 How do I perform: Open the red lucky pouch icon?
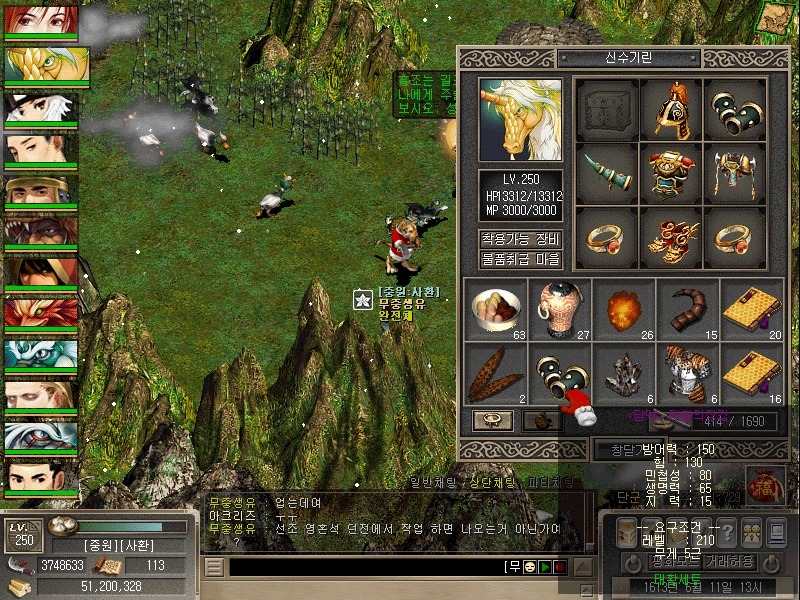tap(765, 486)
